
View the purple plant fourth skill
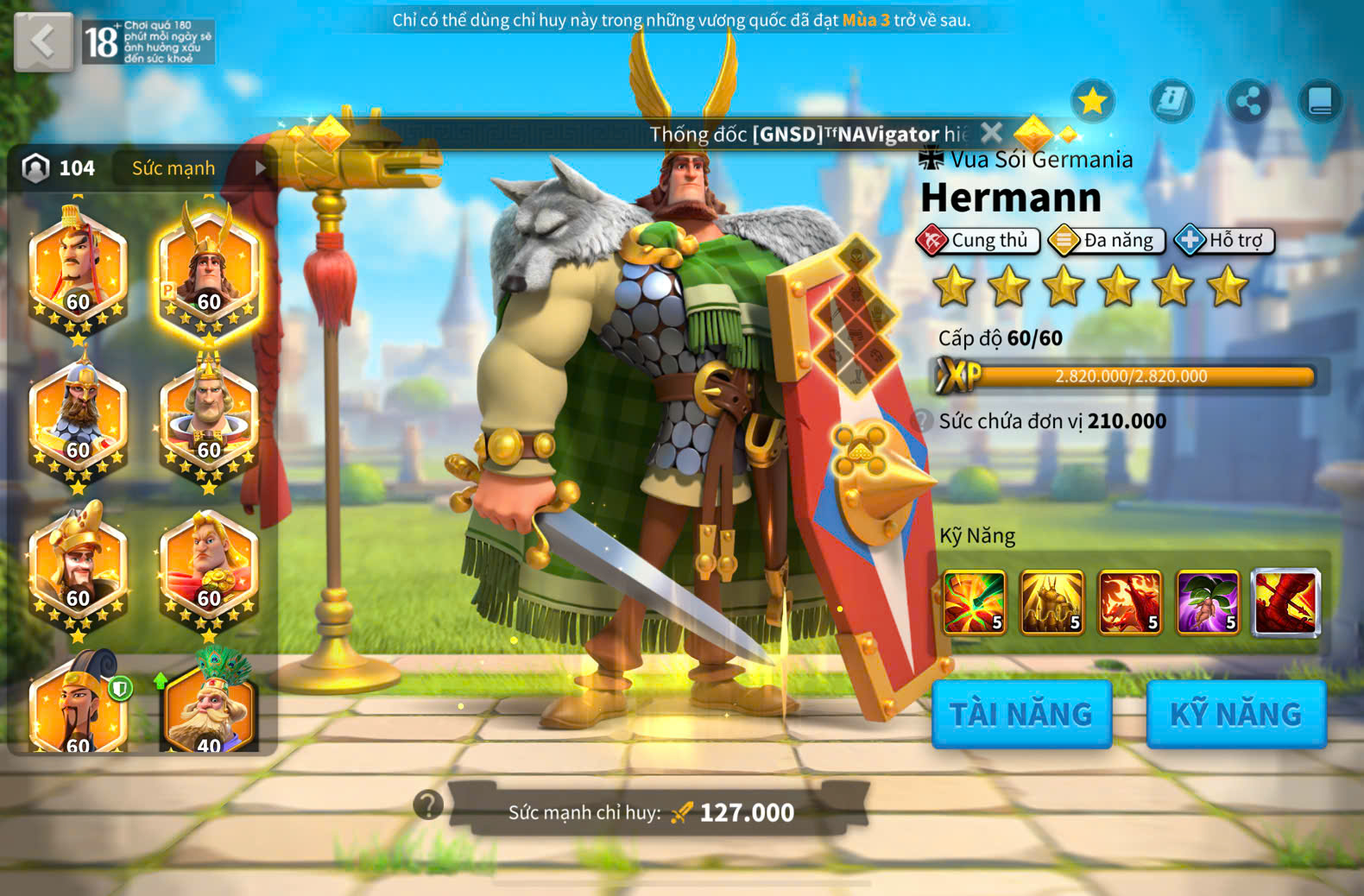(x=1208, y=602)
